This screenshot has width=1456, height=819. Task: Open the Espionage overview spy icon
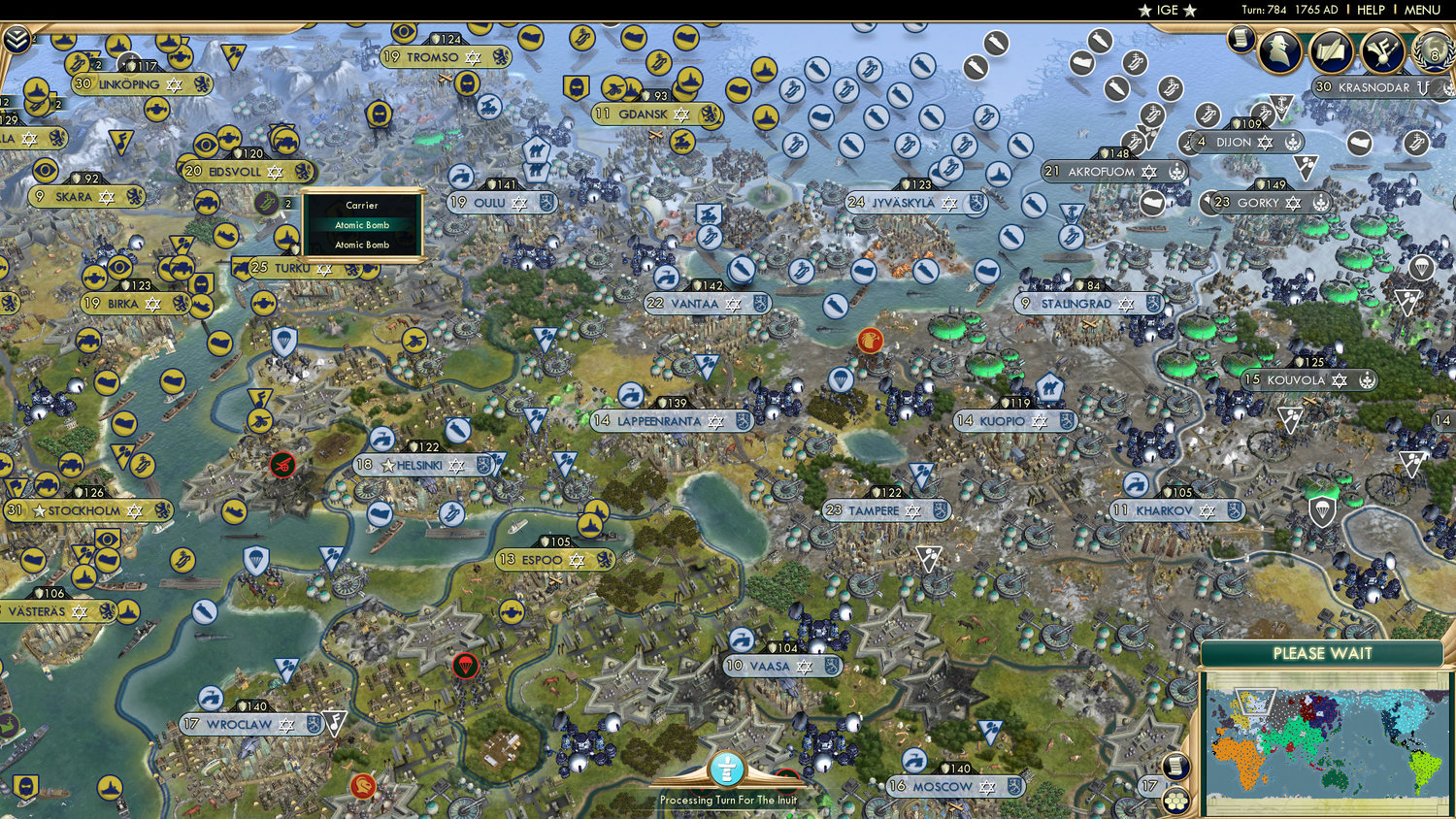pos(1279,50)
